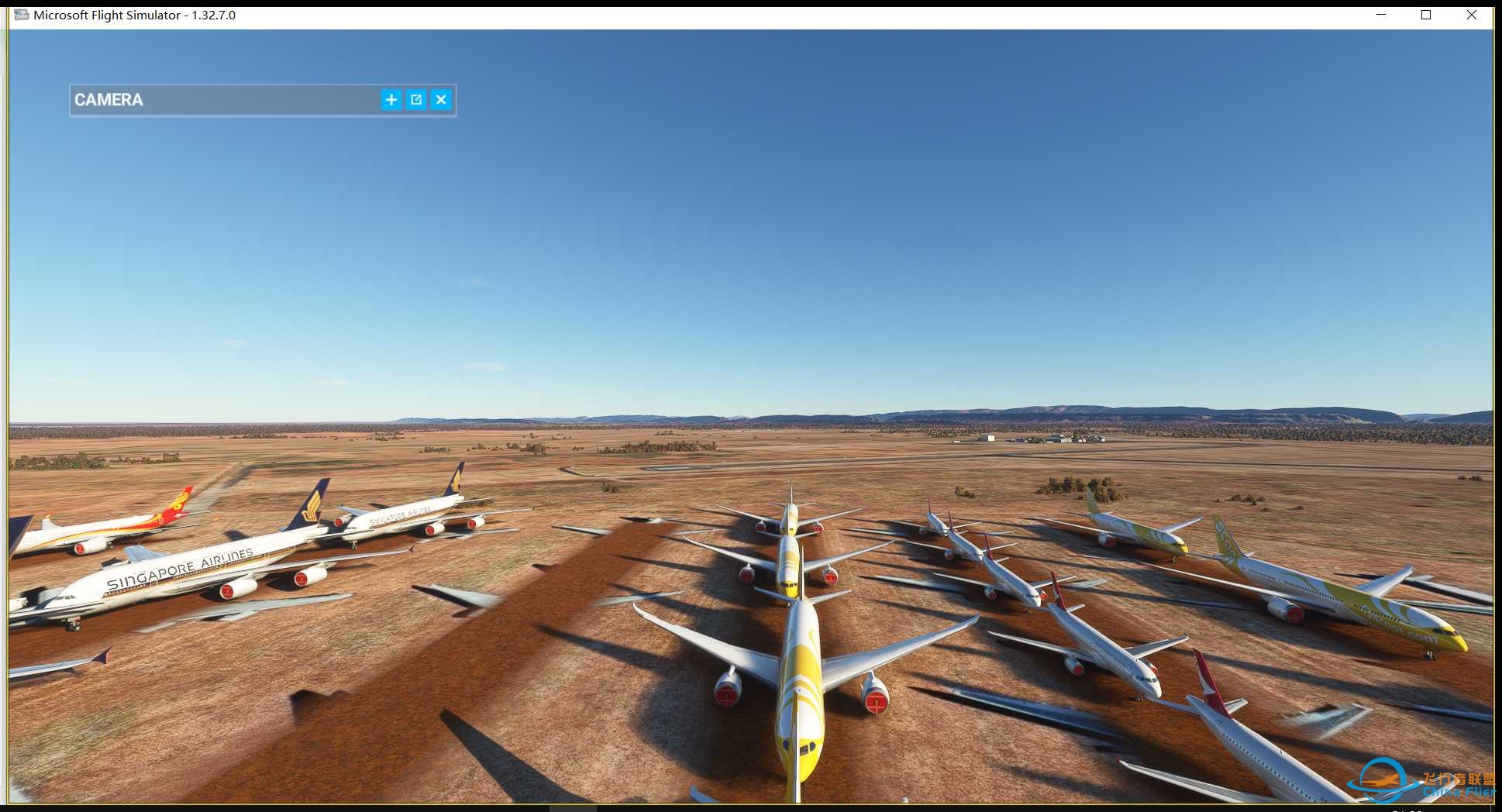Pop out the Camera panel window

click(416, 100)
